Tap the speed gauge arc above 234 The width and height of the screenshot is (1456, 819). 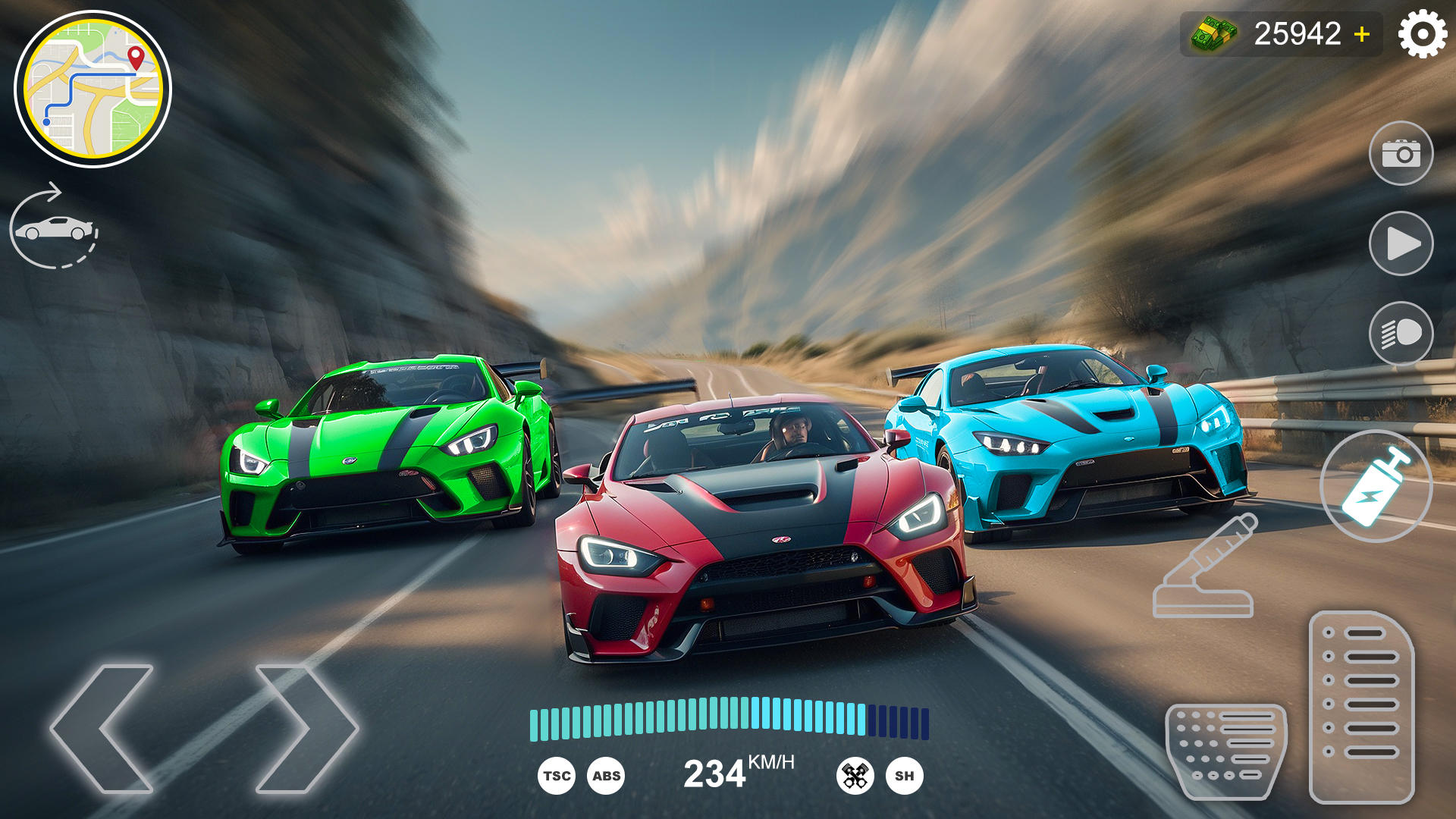click(x=728, y=717)
